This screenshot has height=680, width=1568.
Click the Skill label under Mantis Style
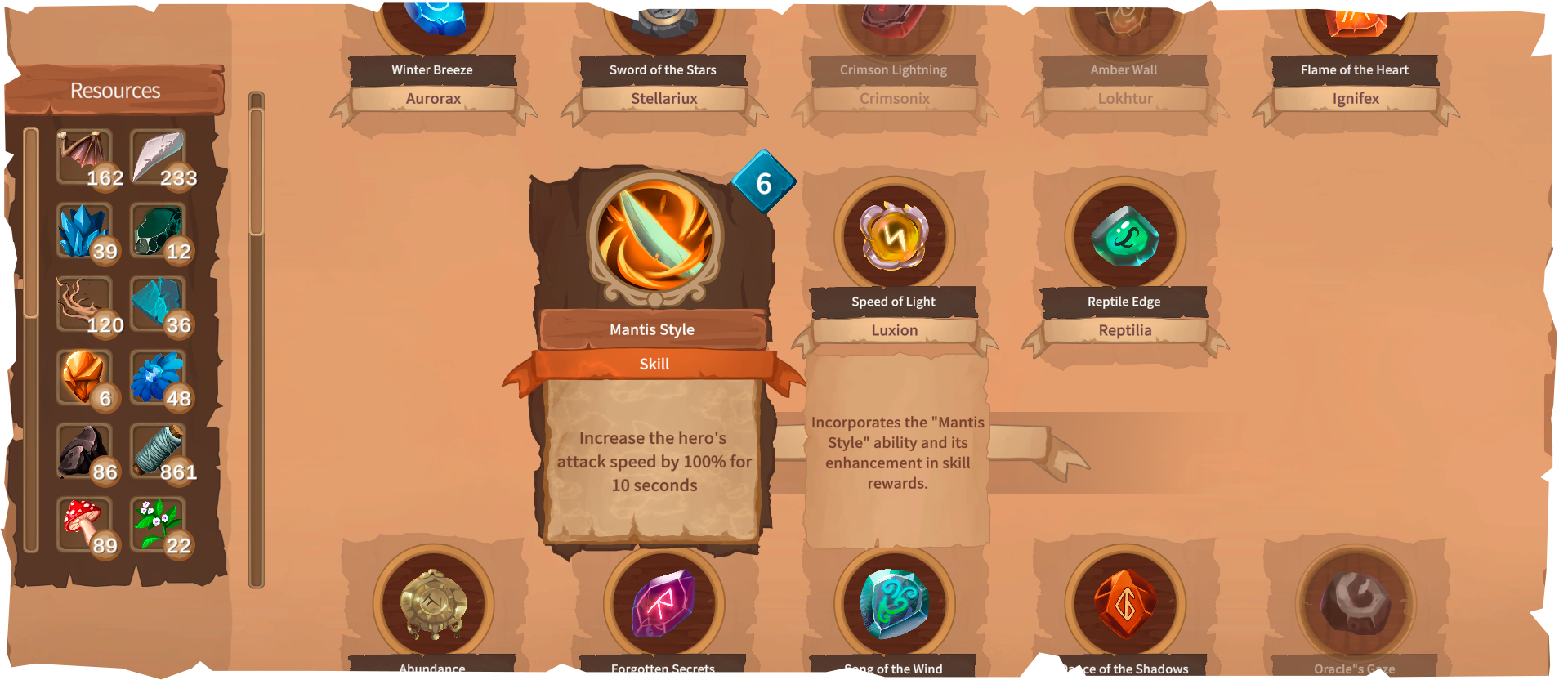pyautogui.click(x=654, y=364)
